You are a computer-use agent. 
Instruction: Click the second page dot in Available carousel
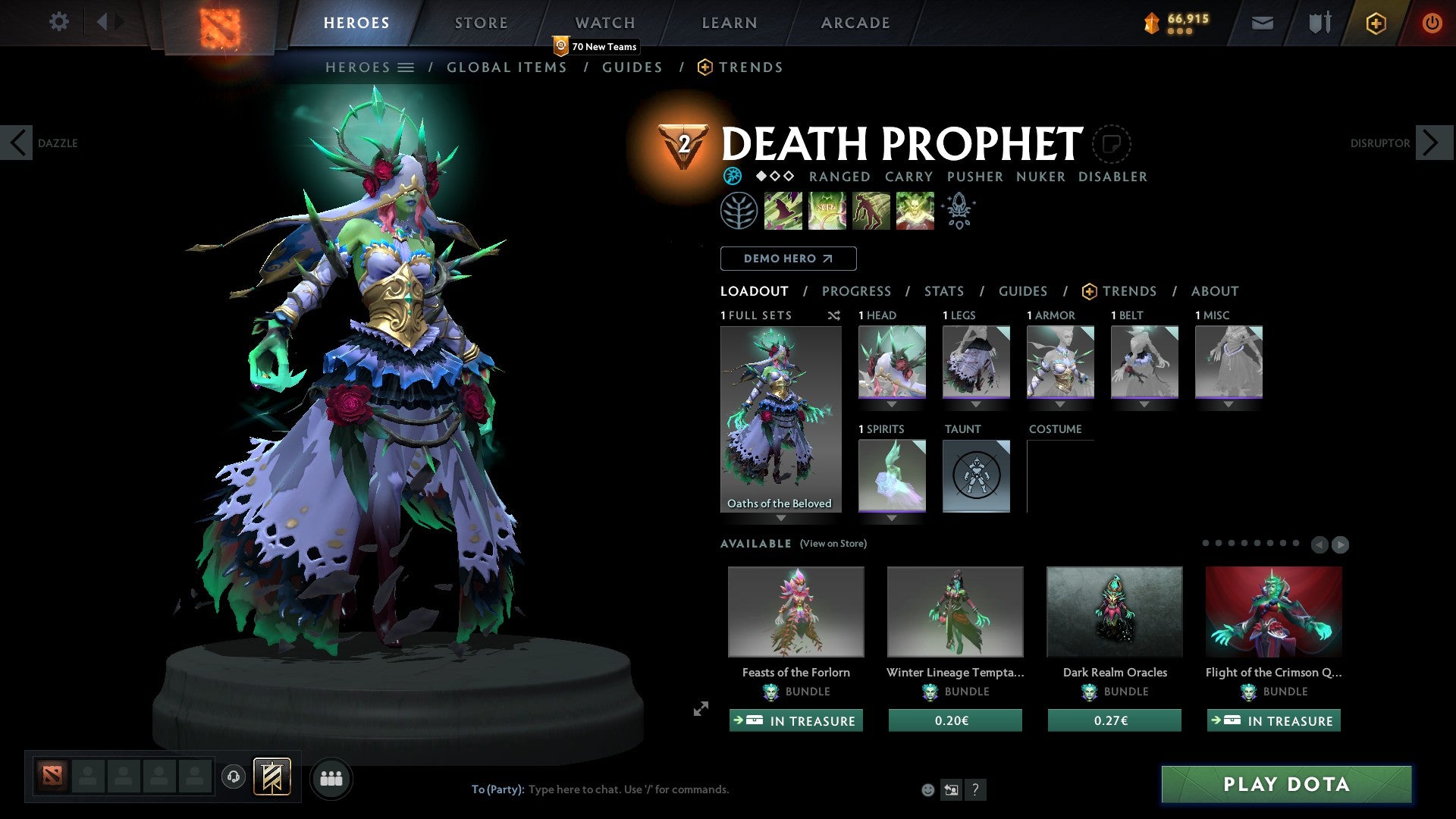coord(1219,543)
